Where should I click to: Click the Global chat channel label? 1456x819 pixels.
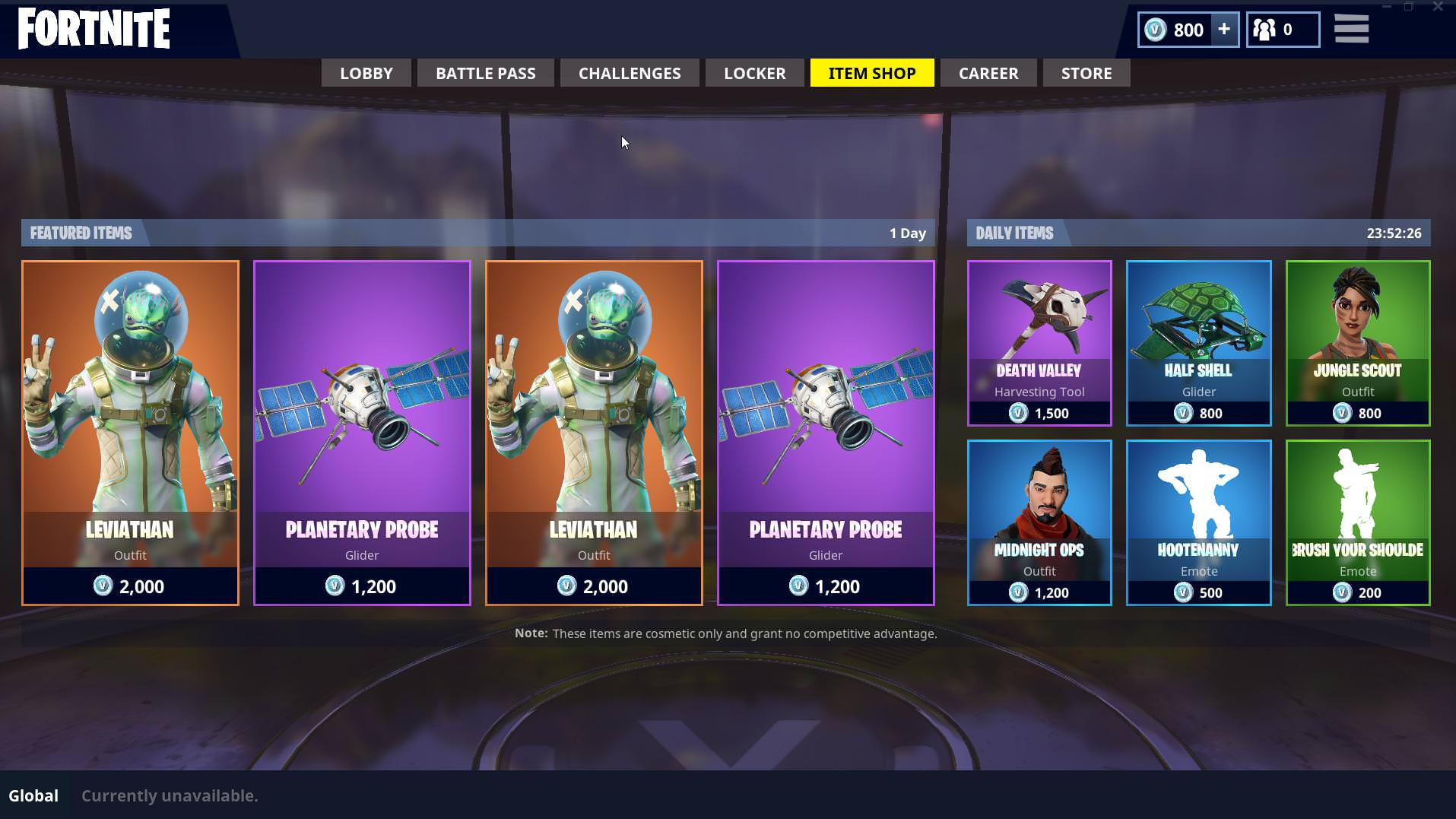point(32,795)
